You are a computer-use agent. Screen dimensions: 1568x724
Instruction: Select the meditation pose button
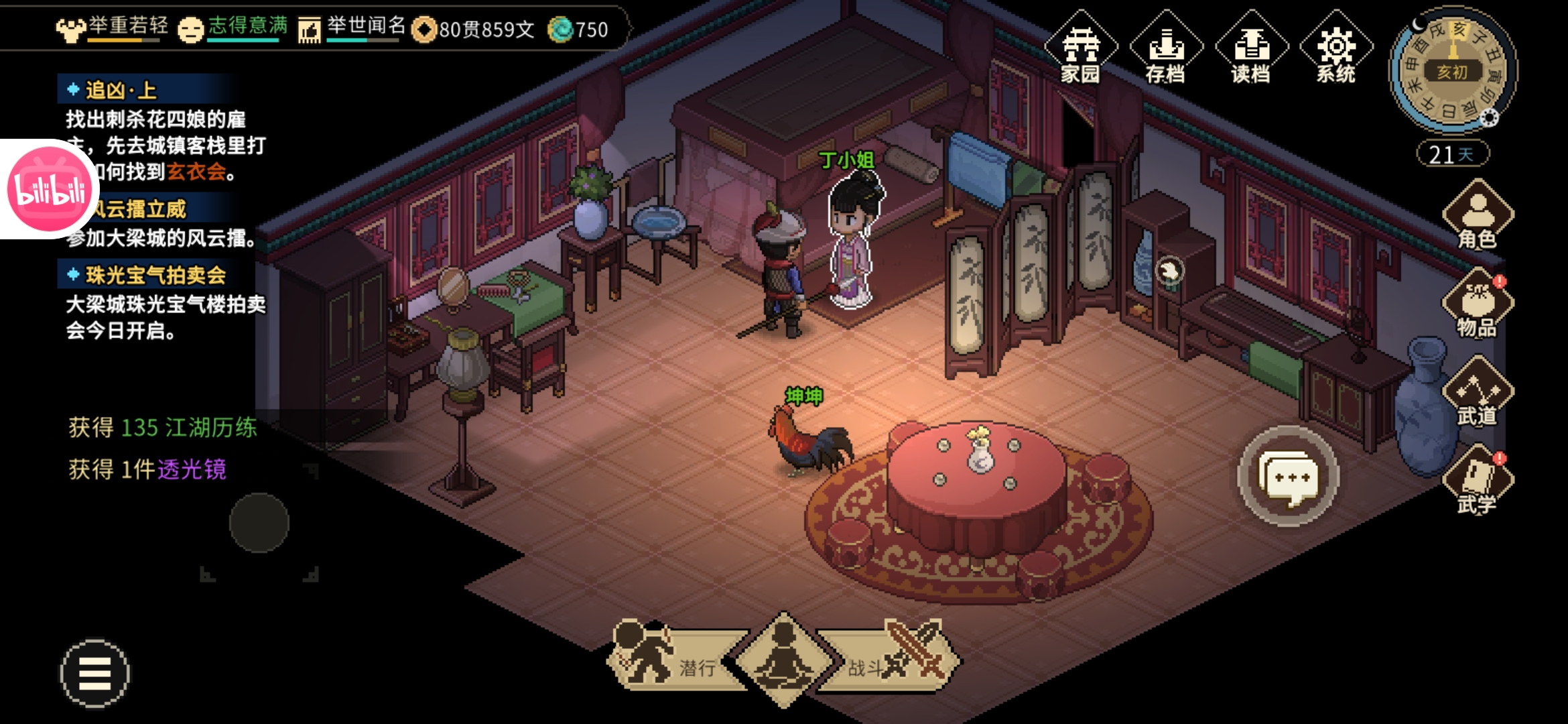[783, 660]
